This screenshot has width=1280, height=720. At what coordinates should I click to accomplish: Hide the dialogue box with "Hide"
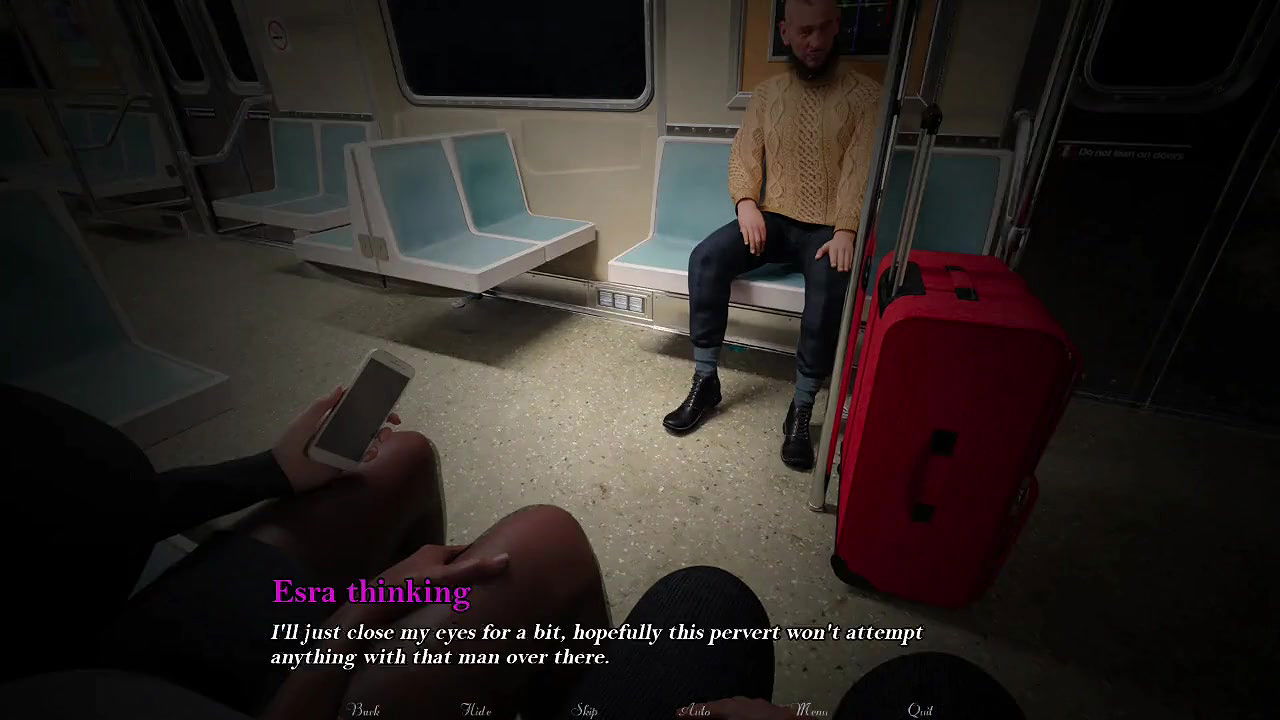(x=477, y=710)
